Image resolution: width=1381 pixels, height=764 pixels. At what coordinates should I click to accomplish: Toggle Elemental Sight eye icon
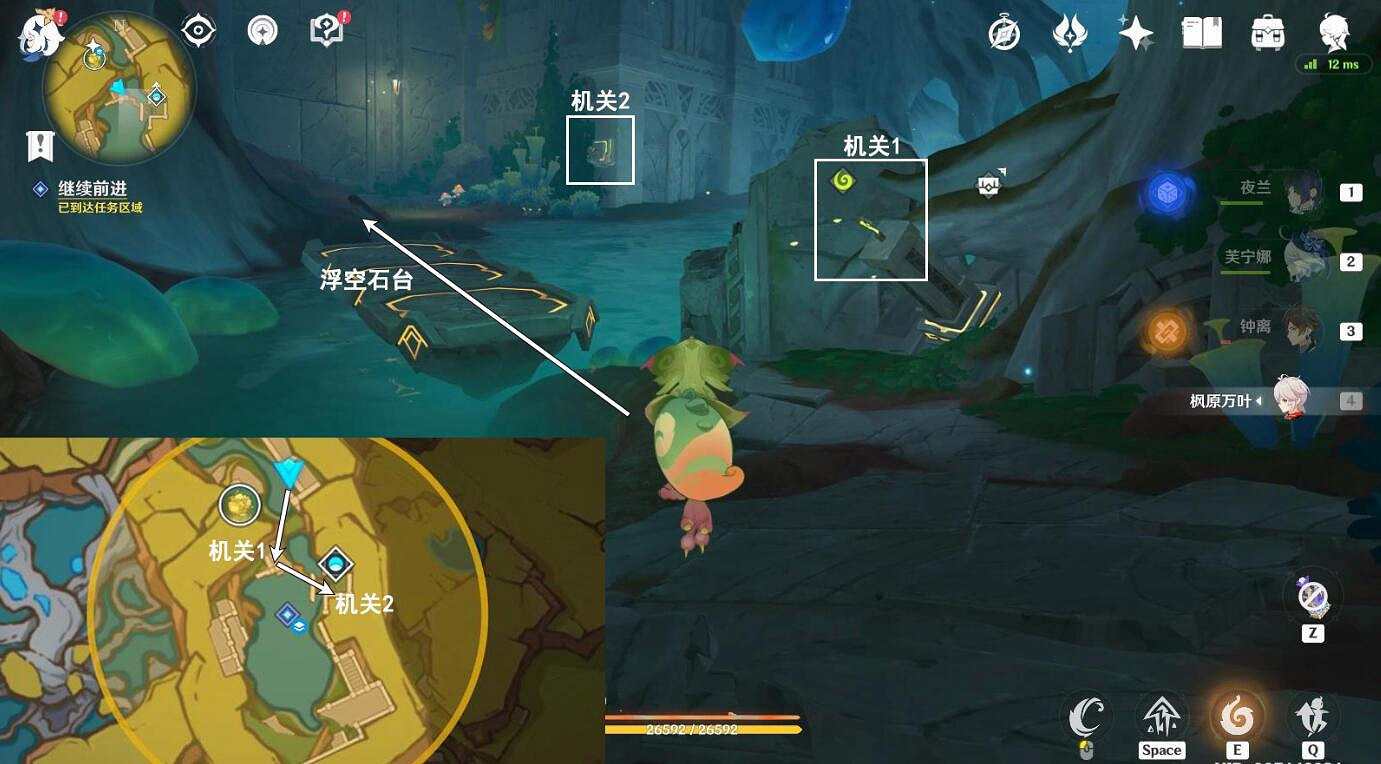coord(197,30)
